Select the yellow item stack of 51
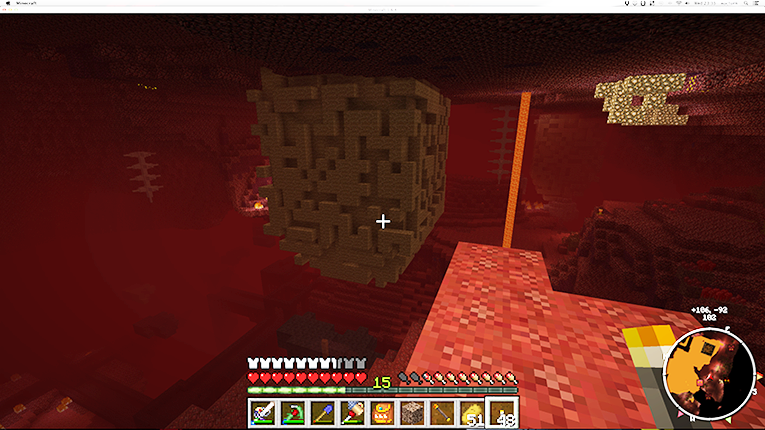This screenshot has width=765, height=430. click(471, 412)
